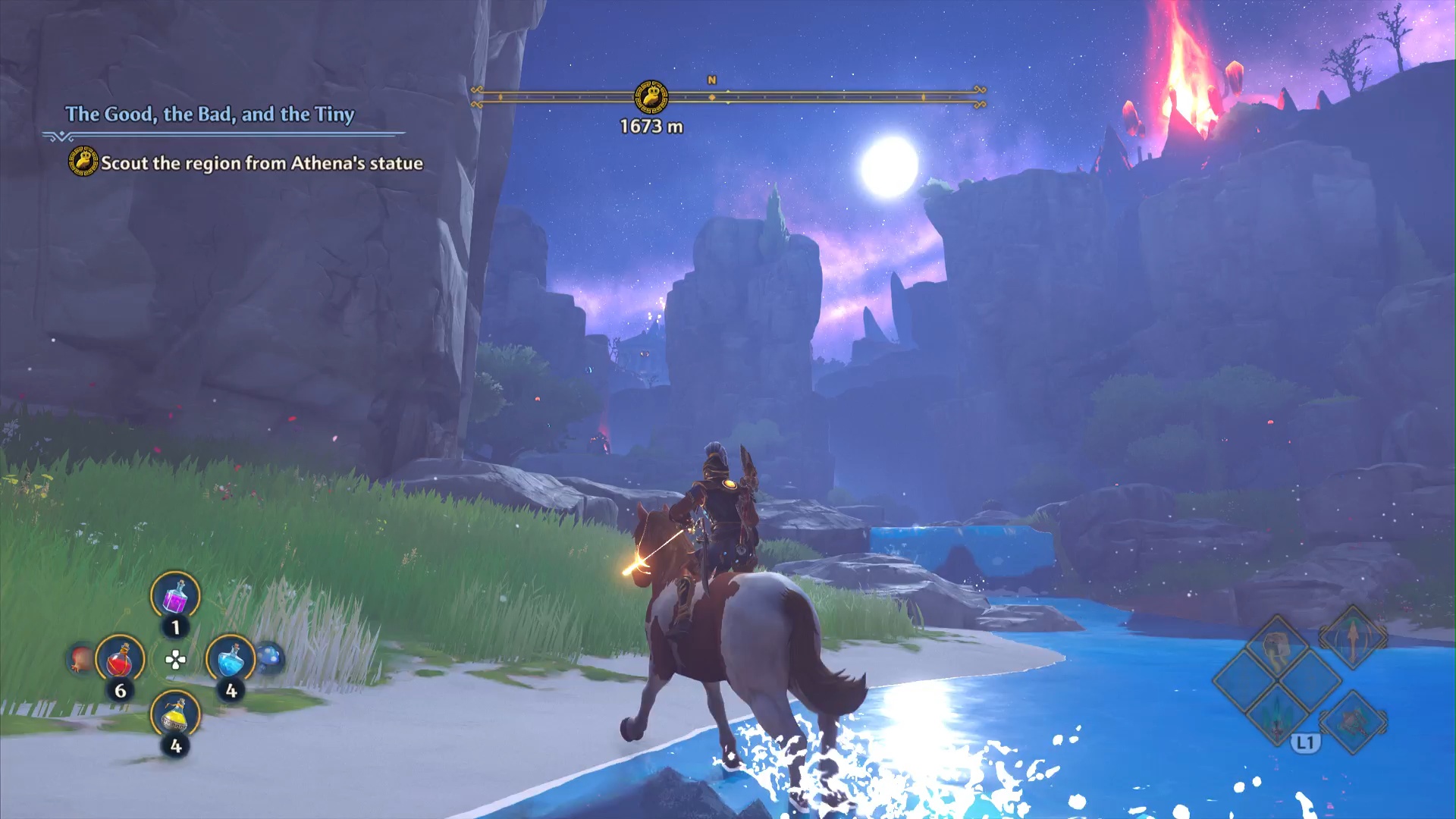Choose the yellow potion slot
Viewport: 1456px width, 819px height.
(x=175, y=714)
